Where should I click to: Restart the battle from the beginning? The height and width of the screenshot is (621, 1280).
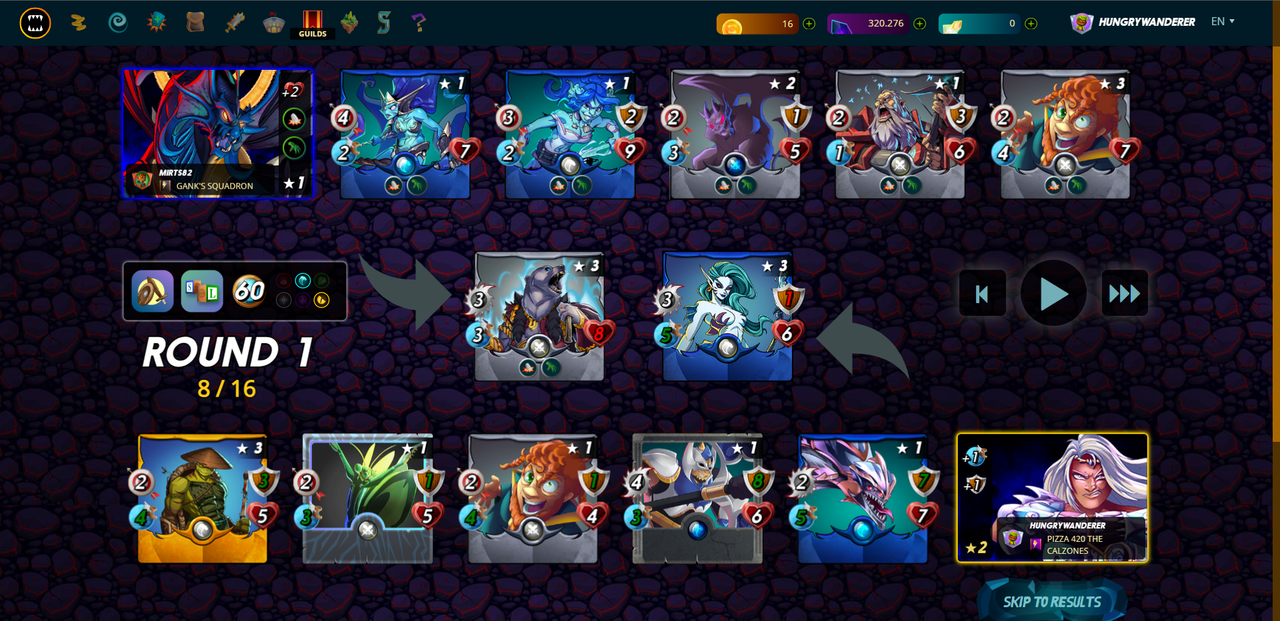[981, 294]
